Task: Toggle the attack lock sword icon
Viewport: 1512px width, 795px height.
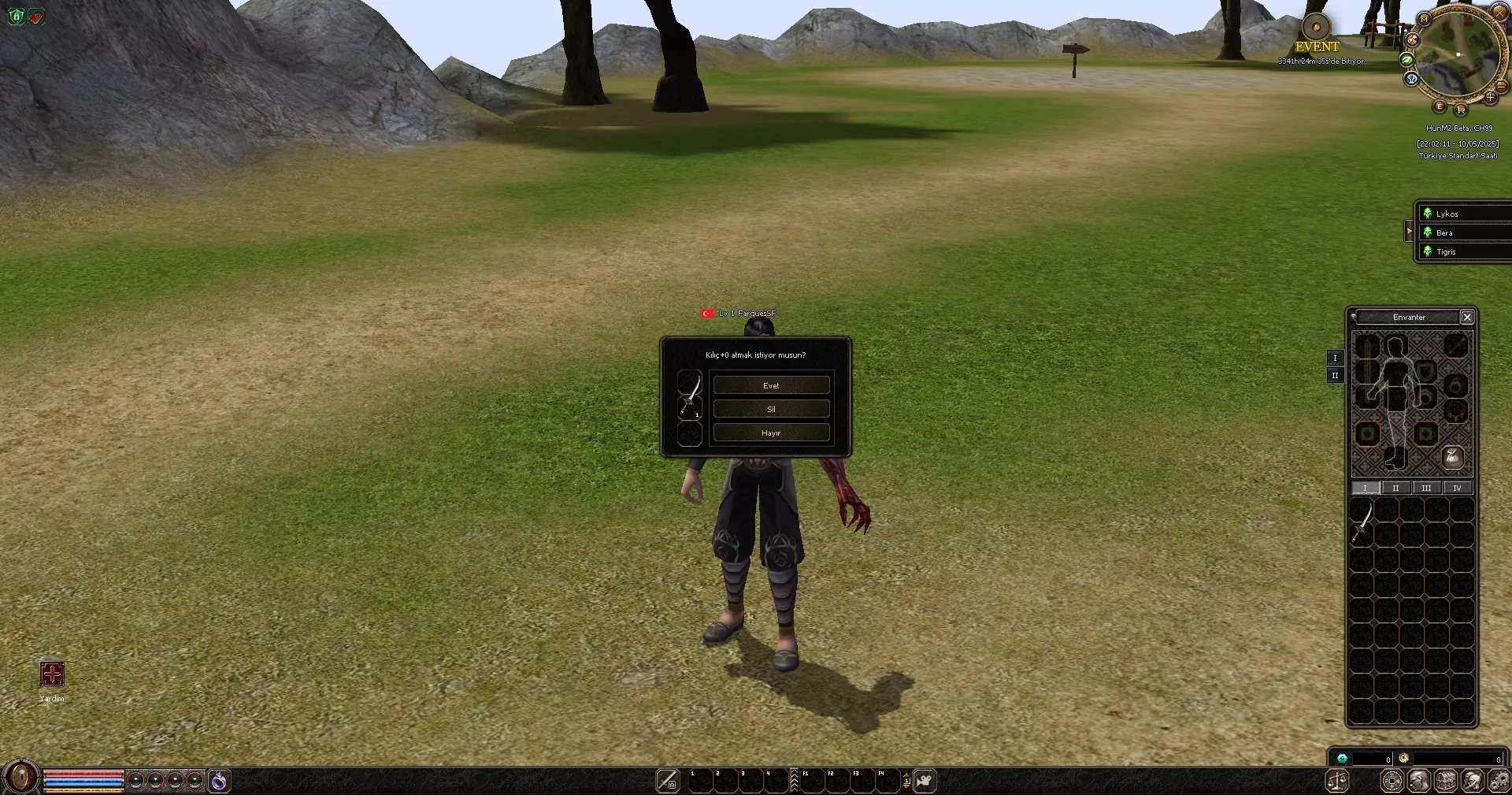Action: click(666, 782)
